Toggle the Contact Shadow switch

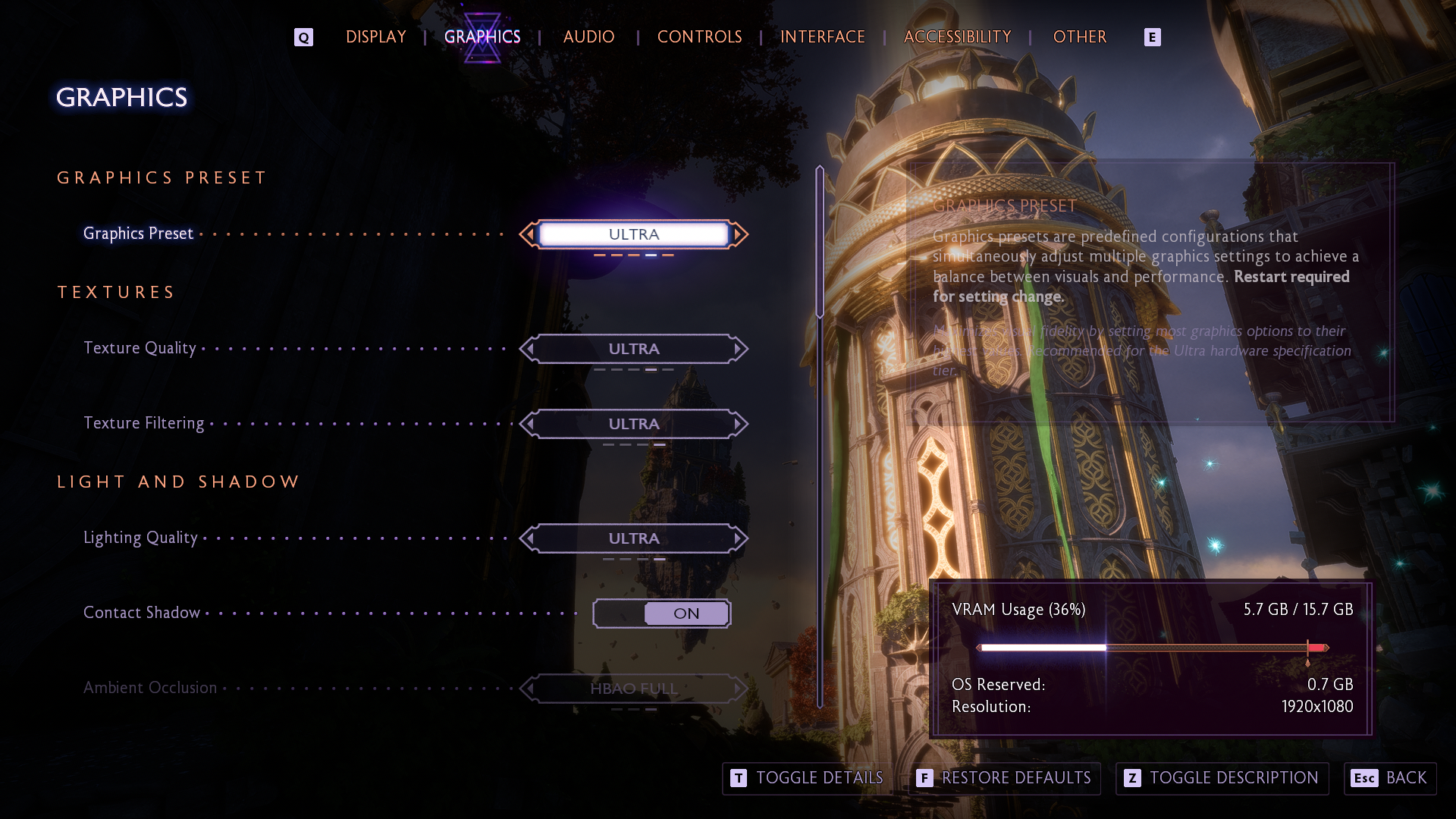(x=661, y=613)
